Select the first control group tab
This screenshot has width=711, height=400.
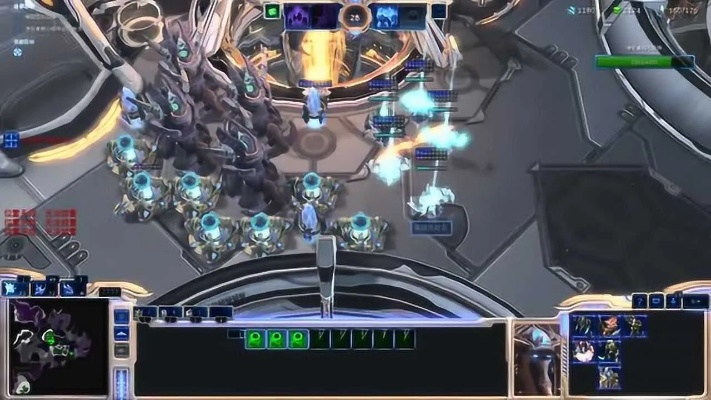[146, 312]
